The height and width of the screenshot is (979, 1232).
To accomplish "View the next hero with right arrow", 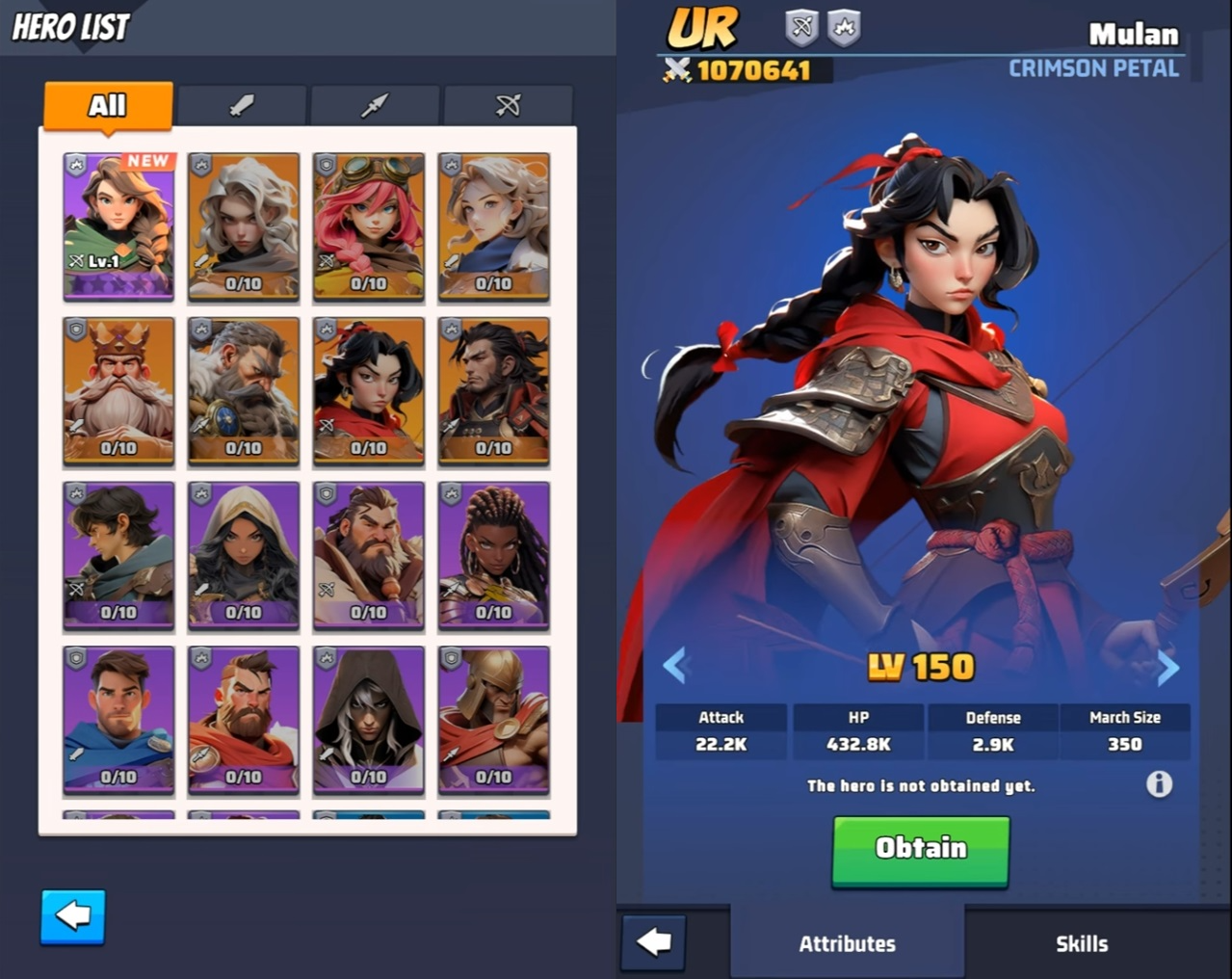I will (x=1167, y=666).
